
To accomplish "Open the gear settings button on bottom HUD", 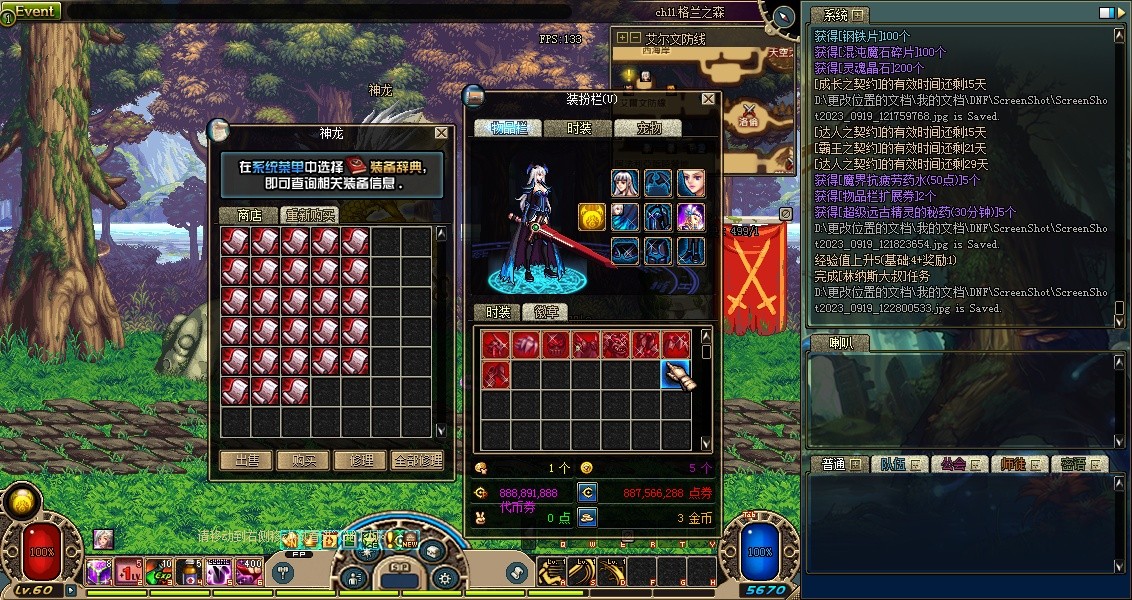I will click(446, 577).
